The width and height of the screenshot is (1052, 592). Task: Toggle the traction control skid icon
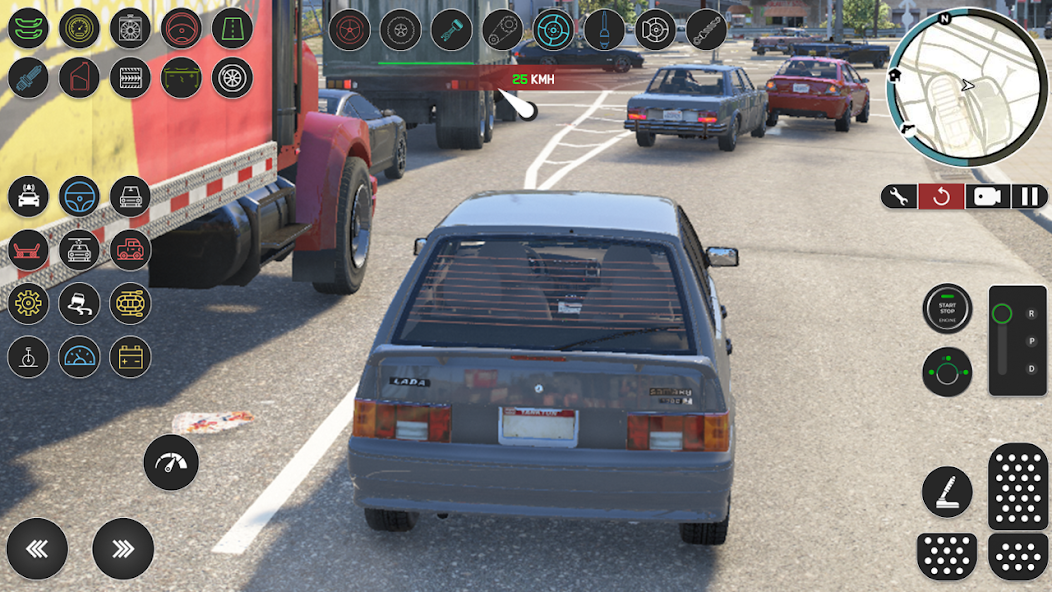coord(79,303)
